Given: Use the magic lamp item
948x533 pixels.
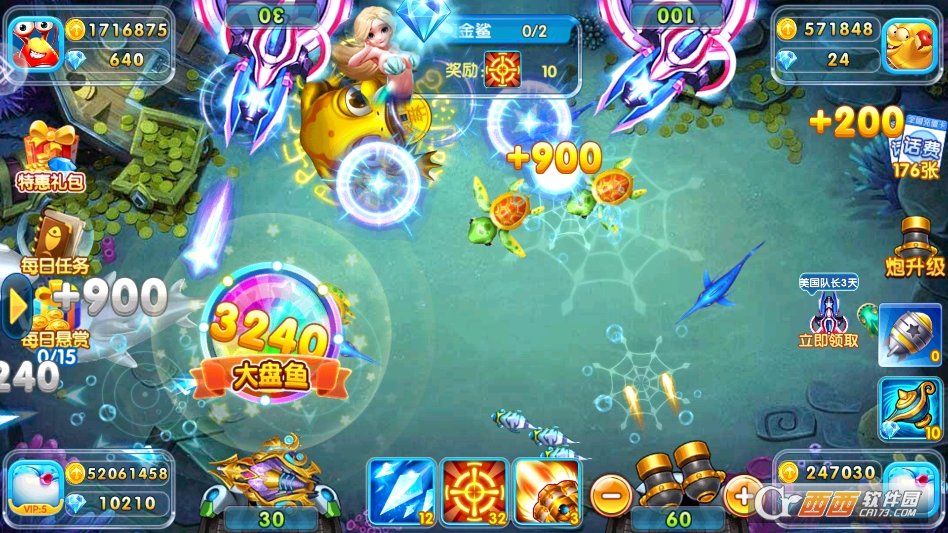Looking at the screenshot, I should click(910, 409).
